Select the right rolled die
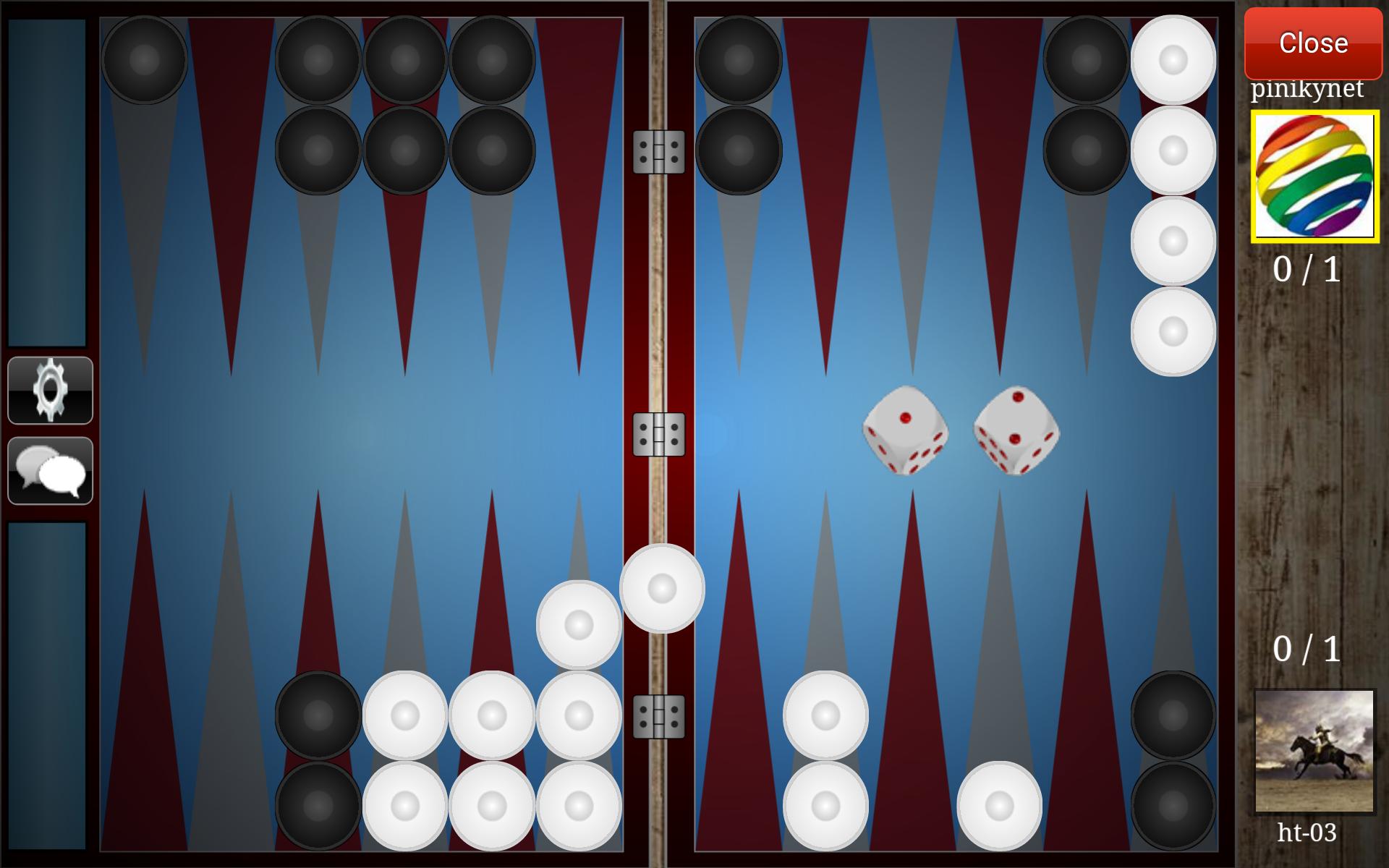The width and height of the screenshot is (1389, 868). point(1016,432)
